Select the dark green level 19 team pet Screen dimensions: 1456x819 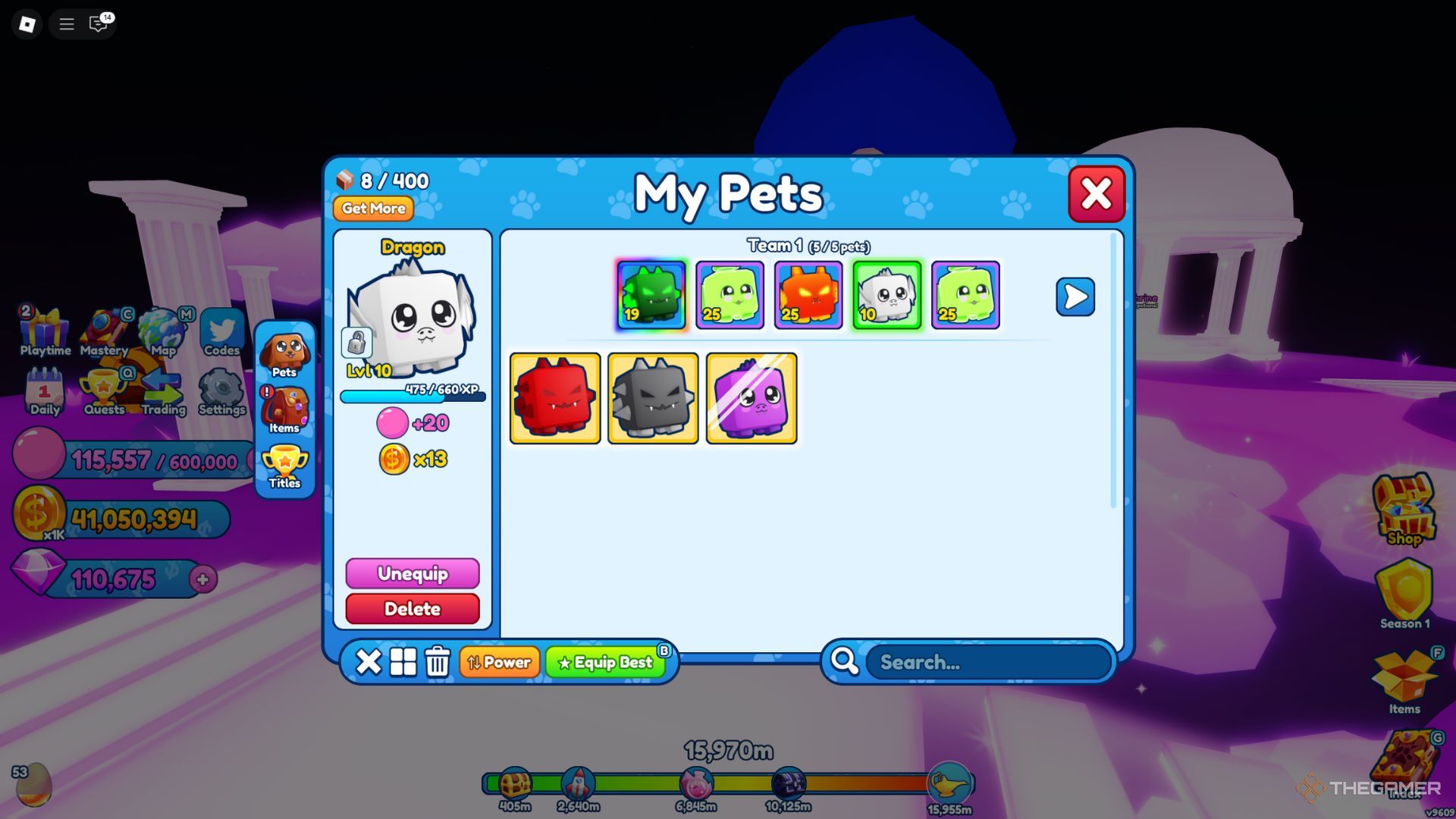point(651,295)
